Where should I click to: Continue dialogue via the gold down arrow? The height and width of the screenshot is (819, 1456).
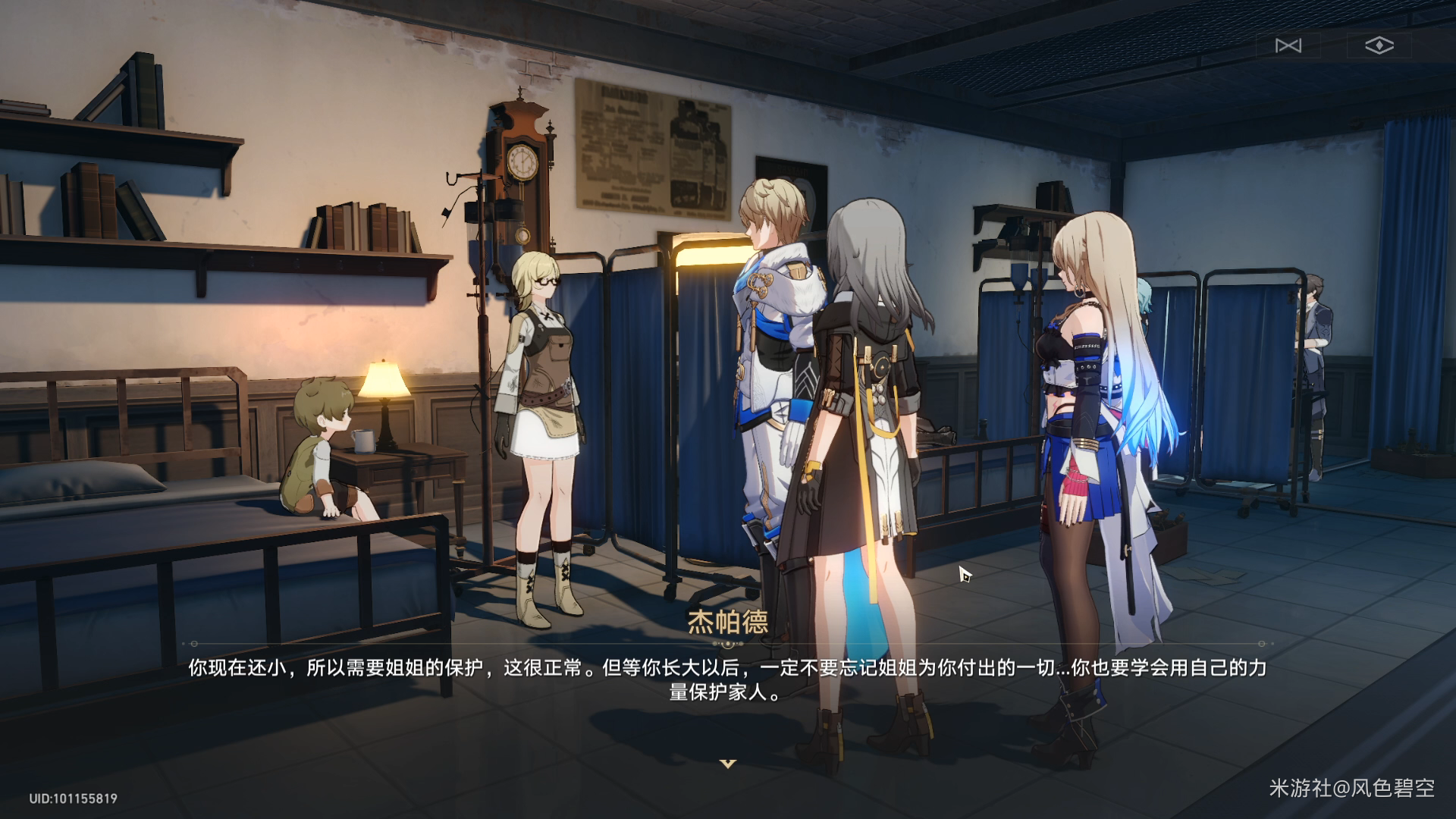(x=728, y=763)
